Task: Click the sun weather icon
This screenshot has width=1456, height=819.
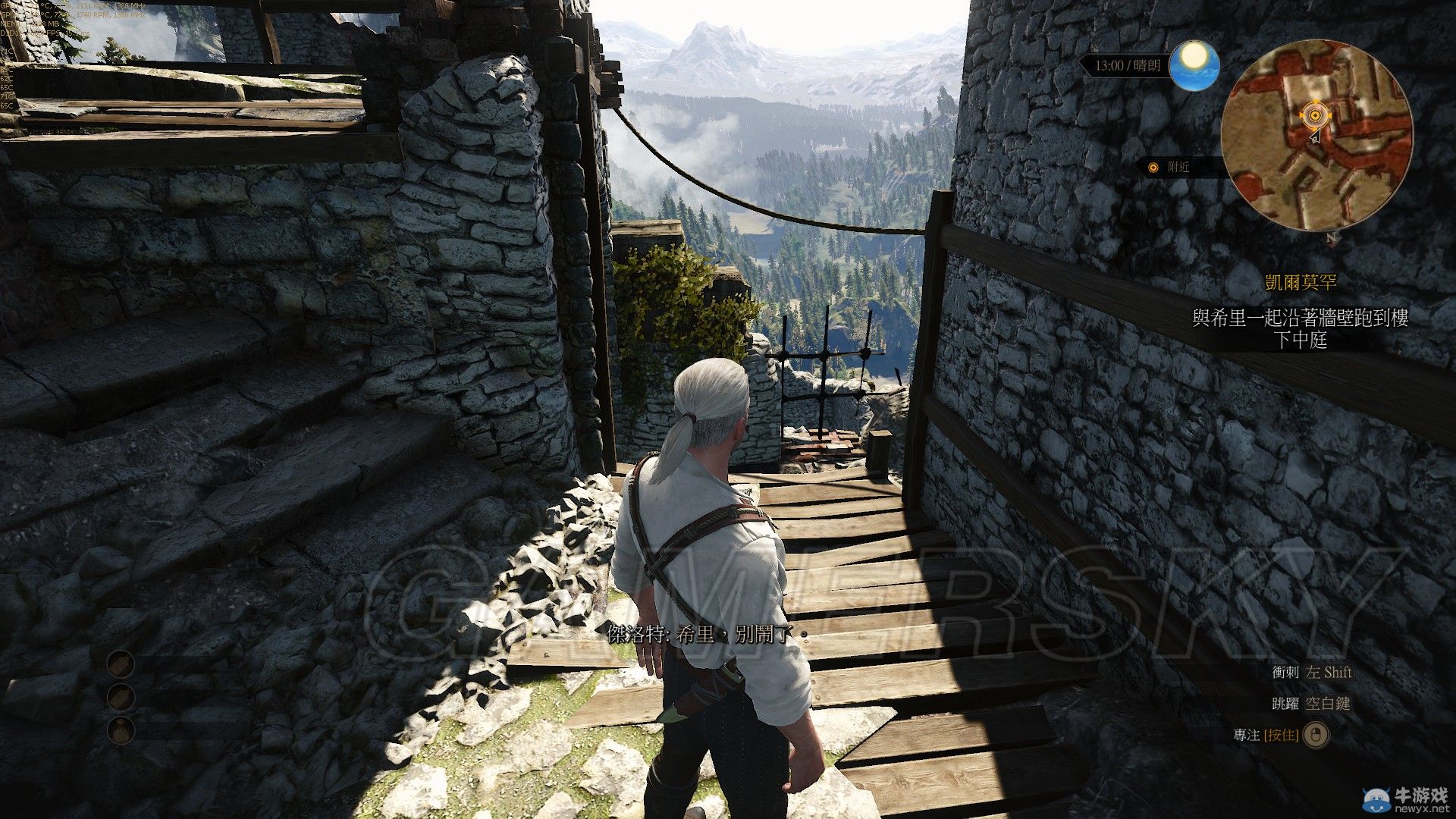Action: click(x=1194, y=64)
